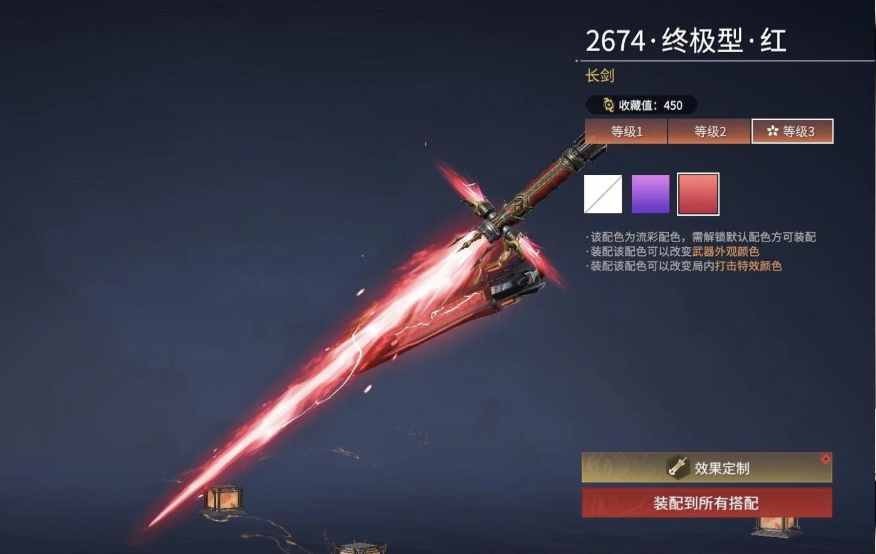Click the red 装配到所有搭配 button
The image size is (876, 554).
tap(707, 502)
